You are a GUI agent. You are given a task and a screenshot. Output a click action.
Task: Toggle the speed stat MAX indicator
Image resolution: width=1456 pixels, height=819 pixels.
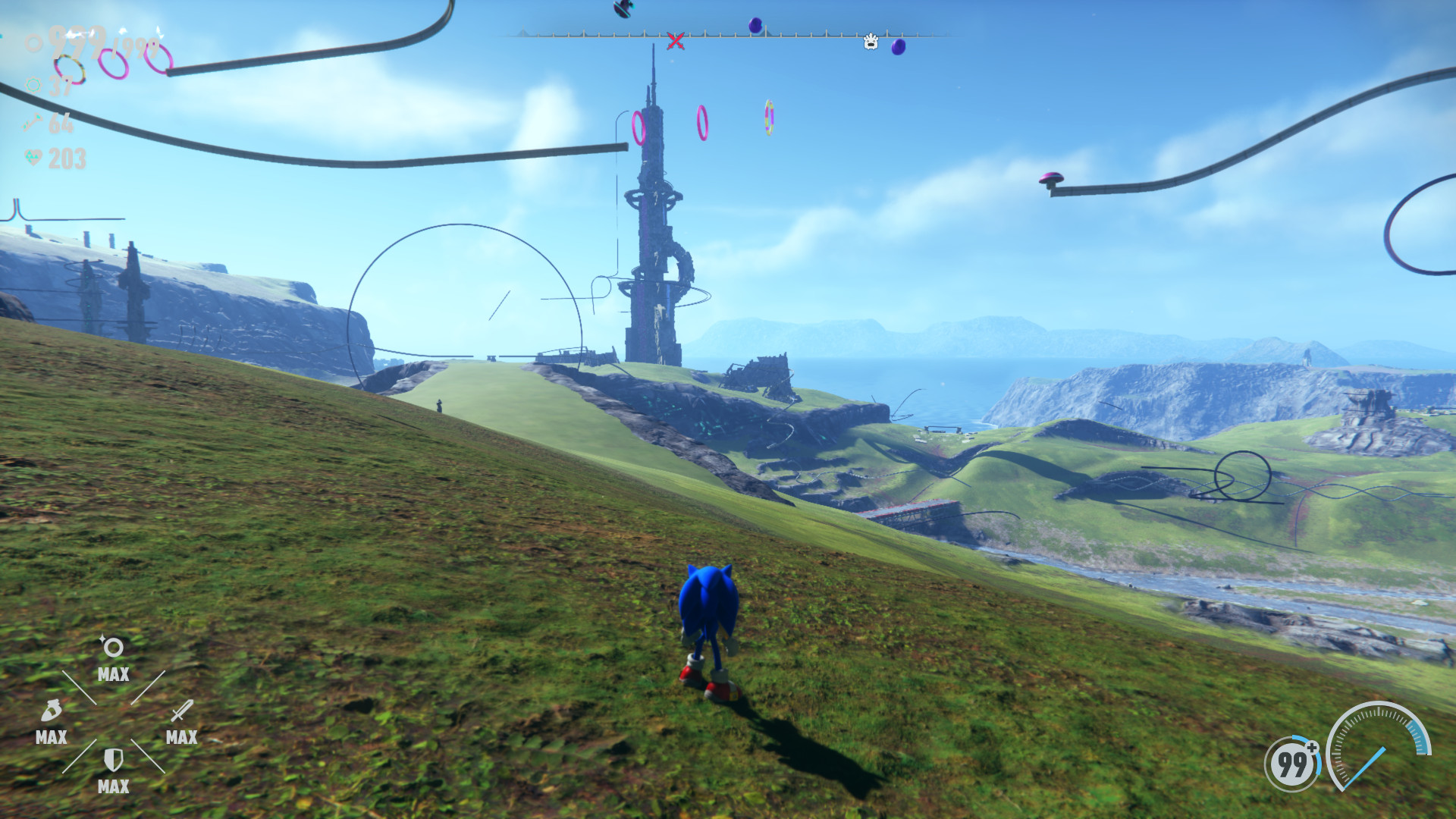tap(50, 738)
